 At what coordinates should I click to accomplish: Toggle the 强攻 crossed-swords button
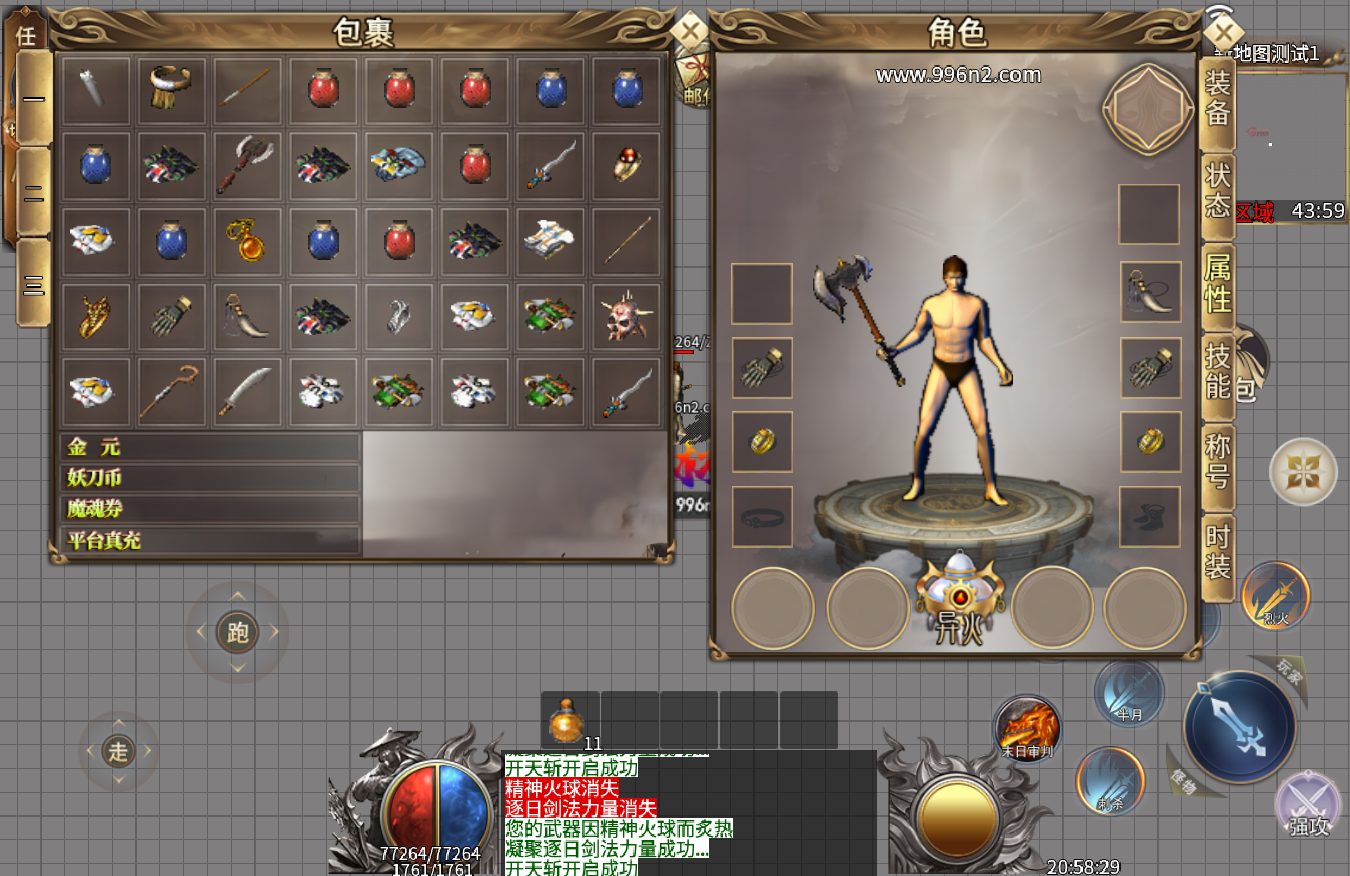pos(1308,804)
